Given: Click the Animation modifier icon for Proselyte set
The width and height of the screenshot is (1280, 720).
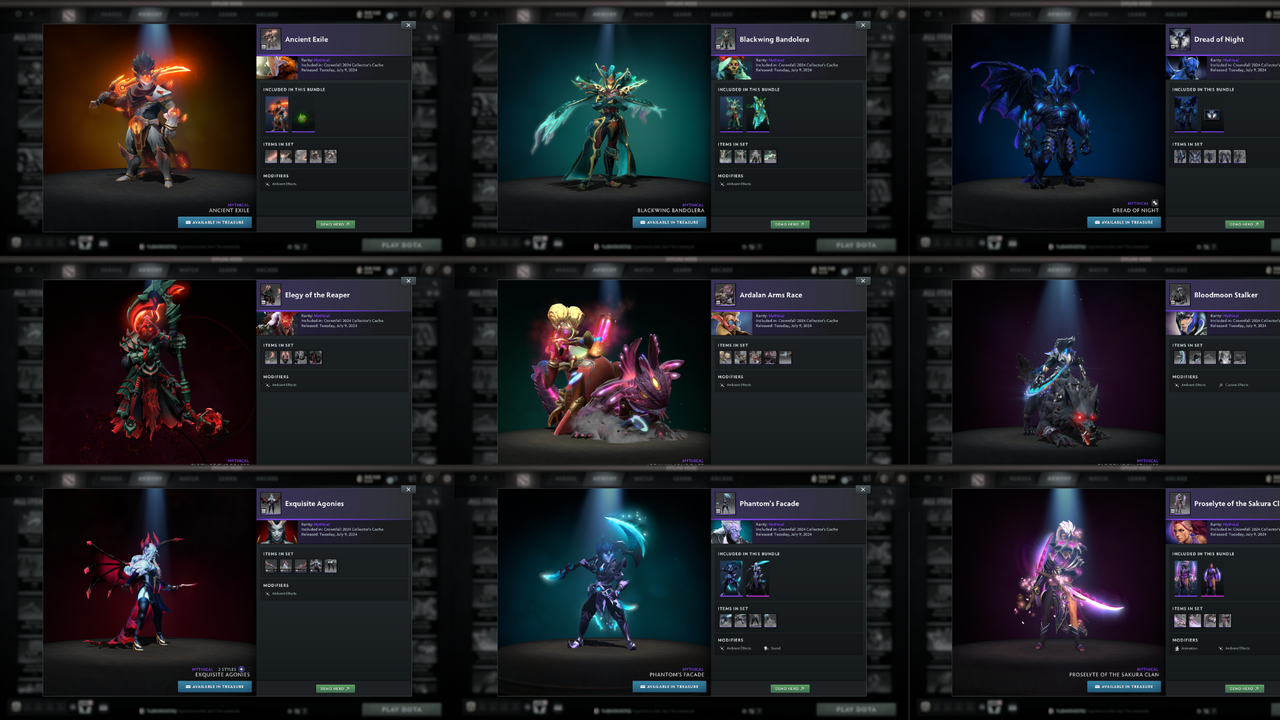Looking at the screenshot, I should (1178, 648).
